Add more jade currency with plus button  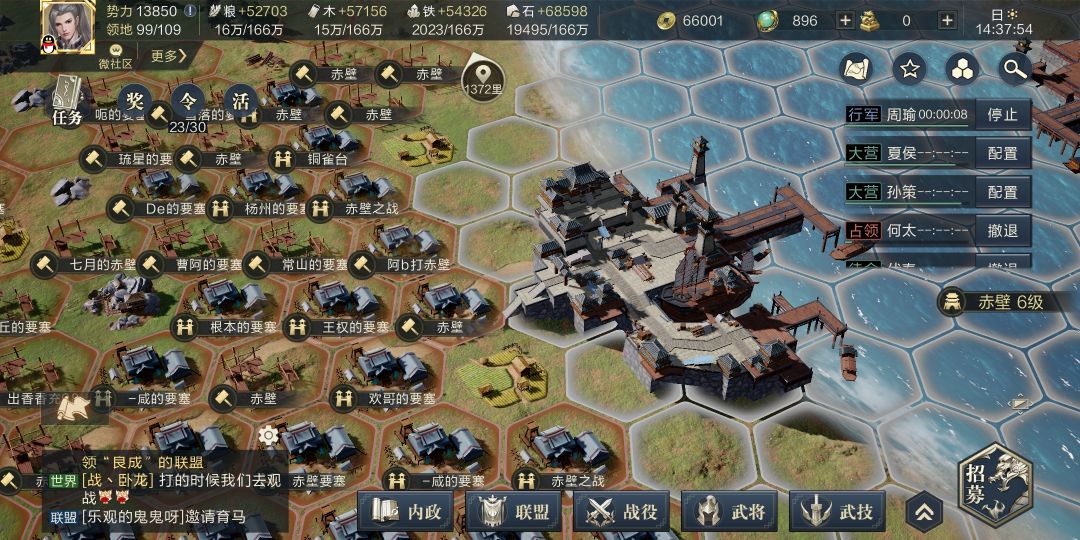(845, 20)
